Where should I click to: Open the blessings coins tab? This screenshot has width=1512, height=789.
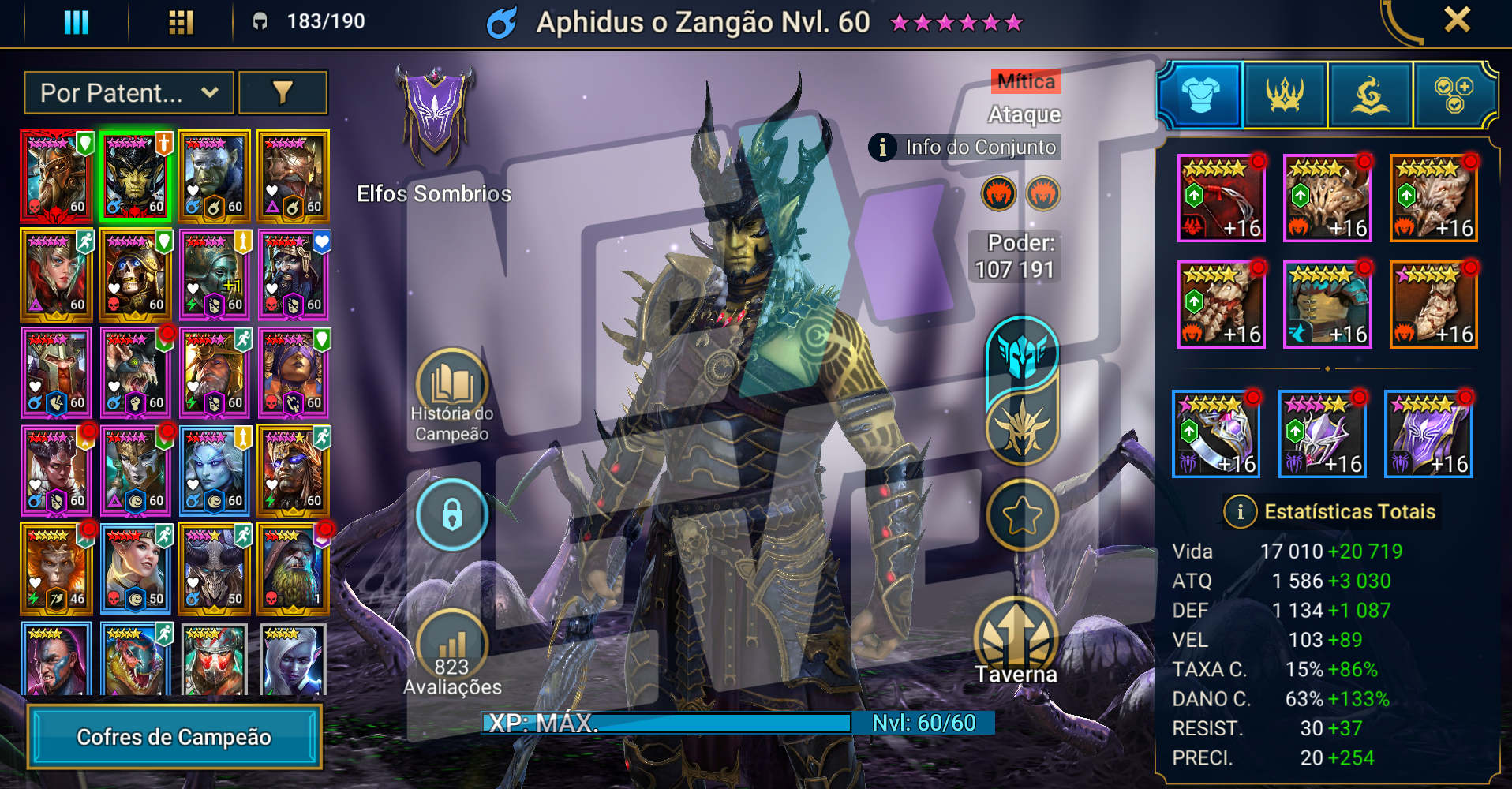pyautogui.click(x=1454, y=95)
